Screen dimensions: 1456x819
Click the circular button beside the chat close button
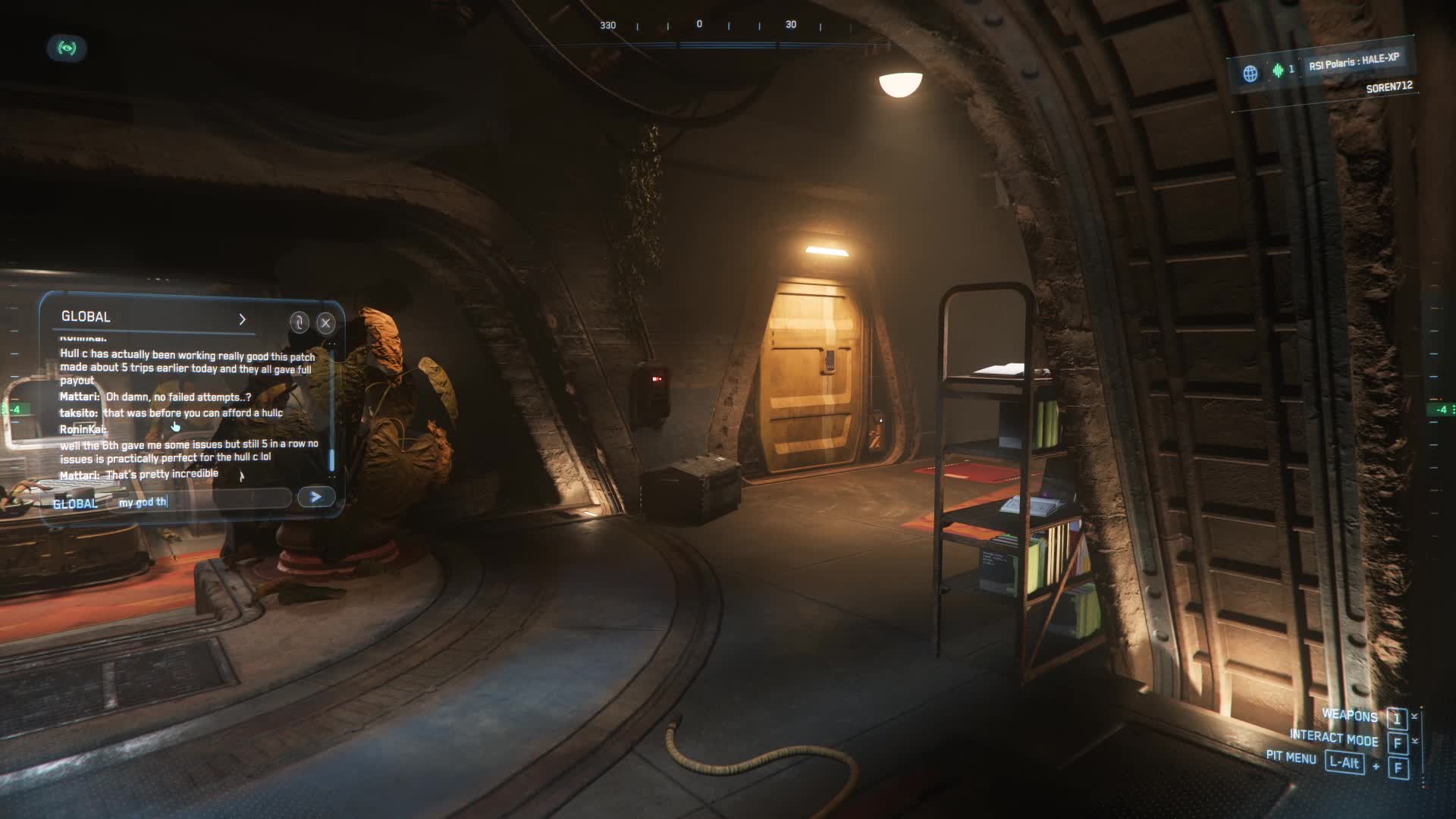[x=299, y=322]
